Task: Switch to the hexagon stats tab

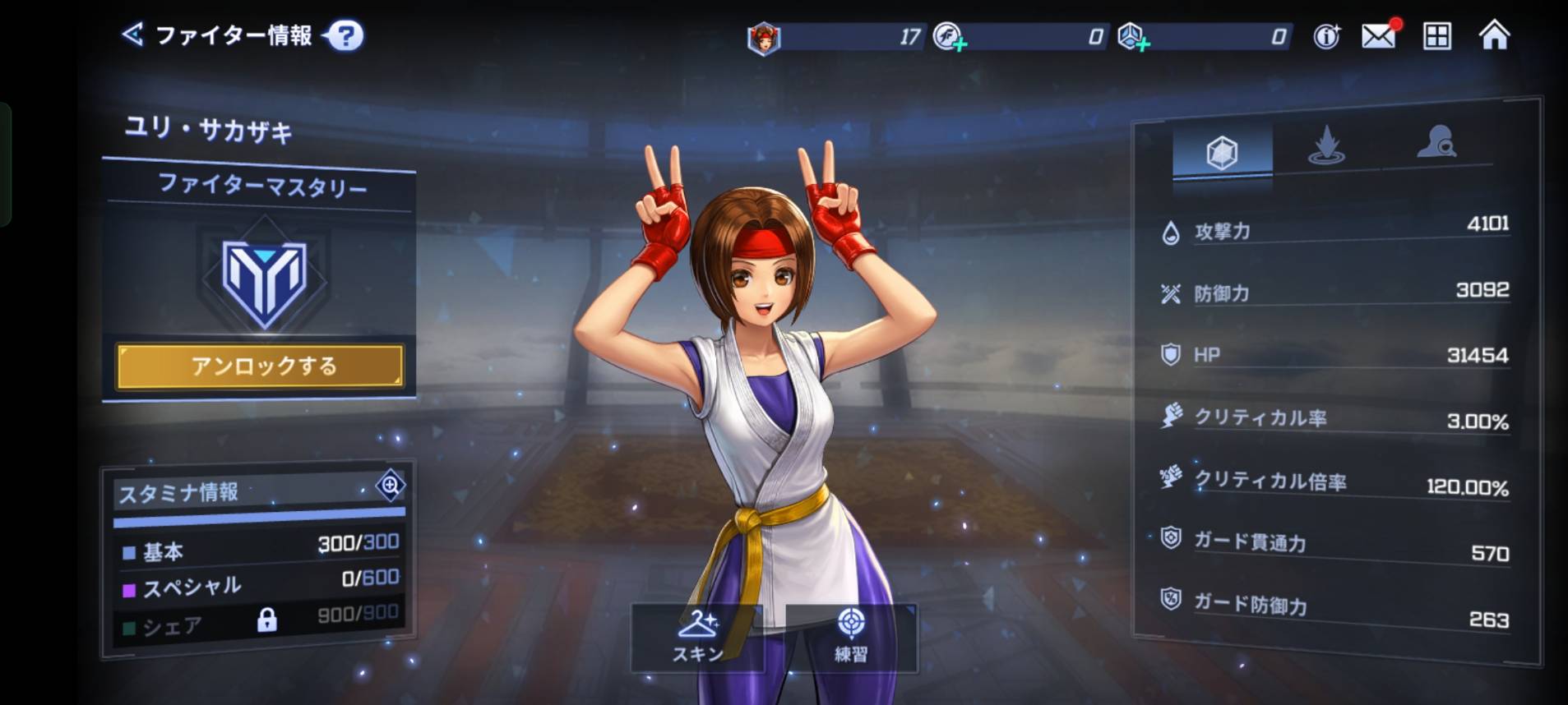Action: pos(1222,152)
